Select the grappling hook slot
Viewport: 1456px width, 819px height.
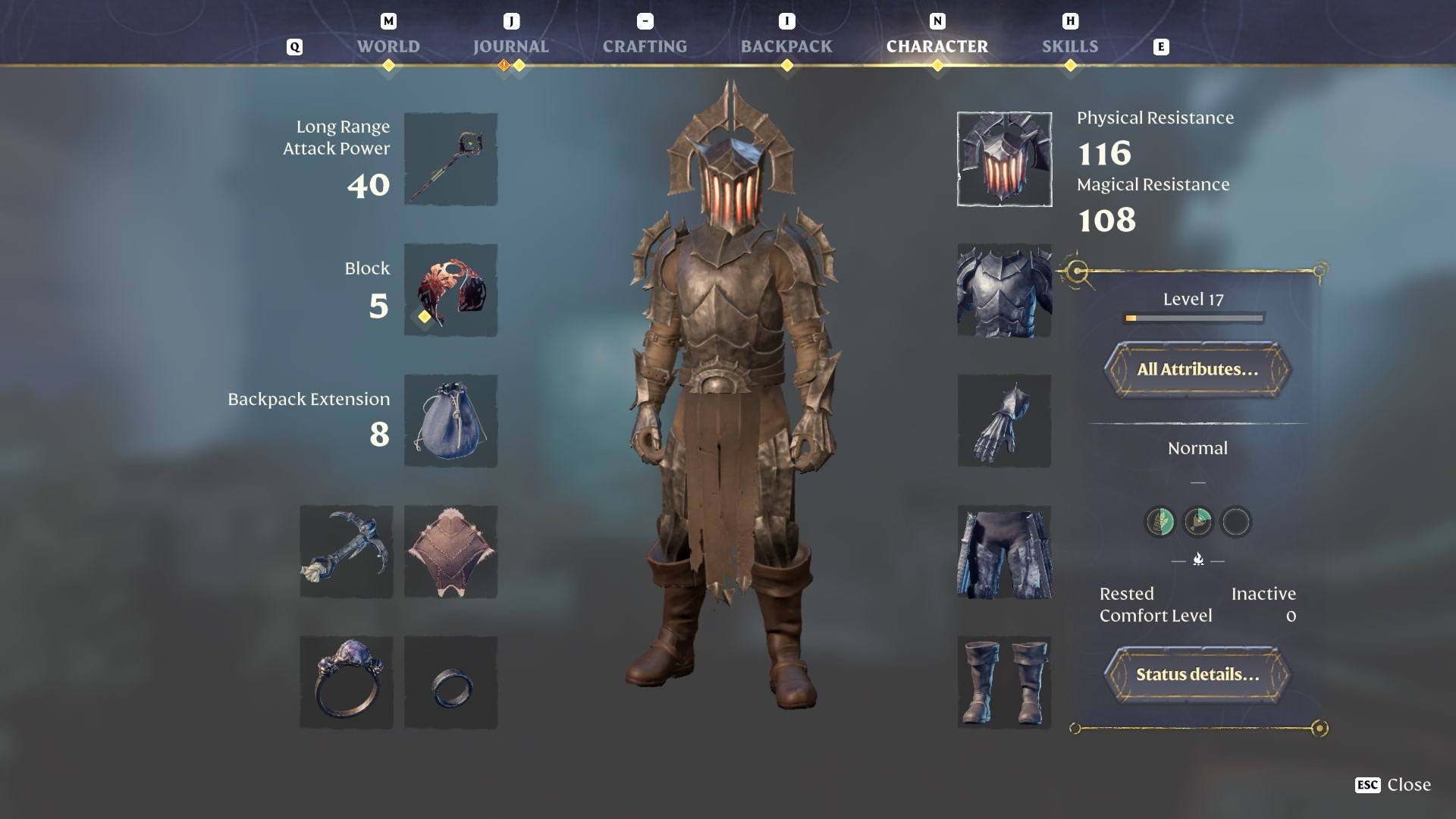coord(347,551)
